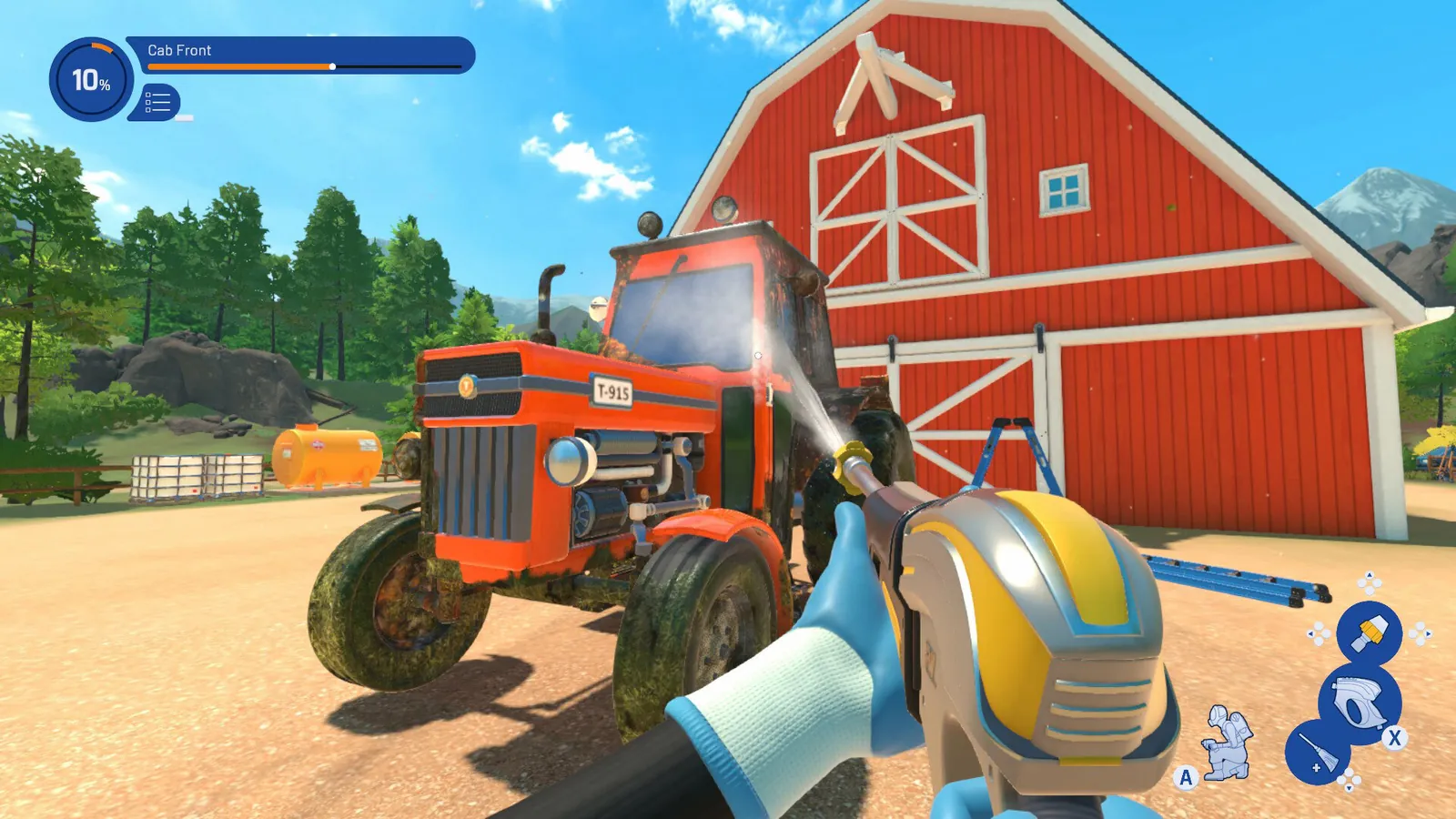Toggle crouch with the A prompt
The height and width of the screenshot is (819, 1456).
[1186, 776]
